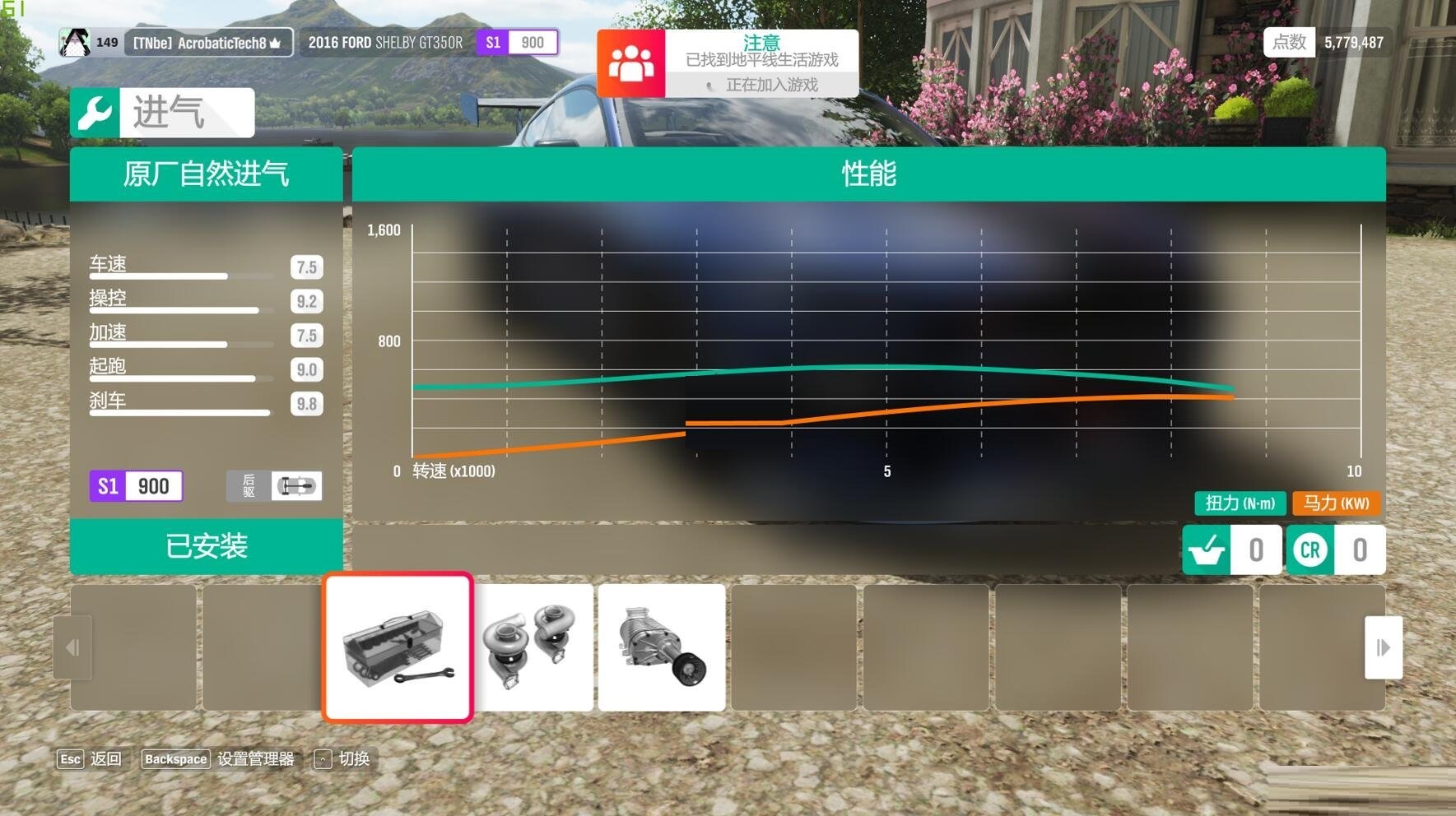Expand the next page of parts with right arrow

tap(1384, 647)
